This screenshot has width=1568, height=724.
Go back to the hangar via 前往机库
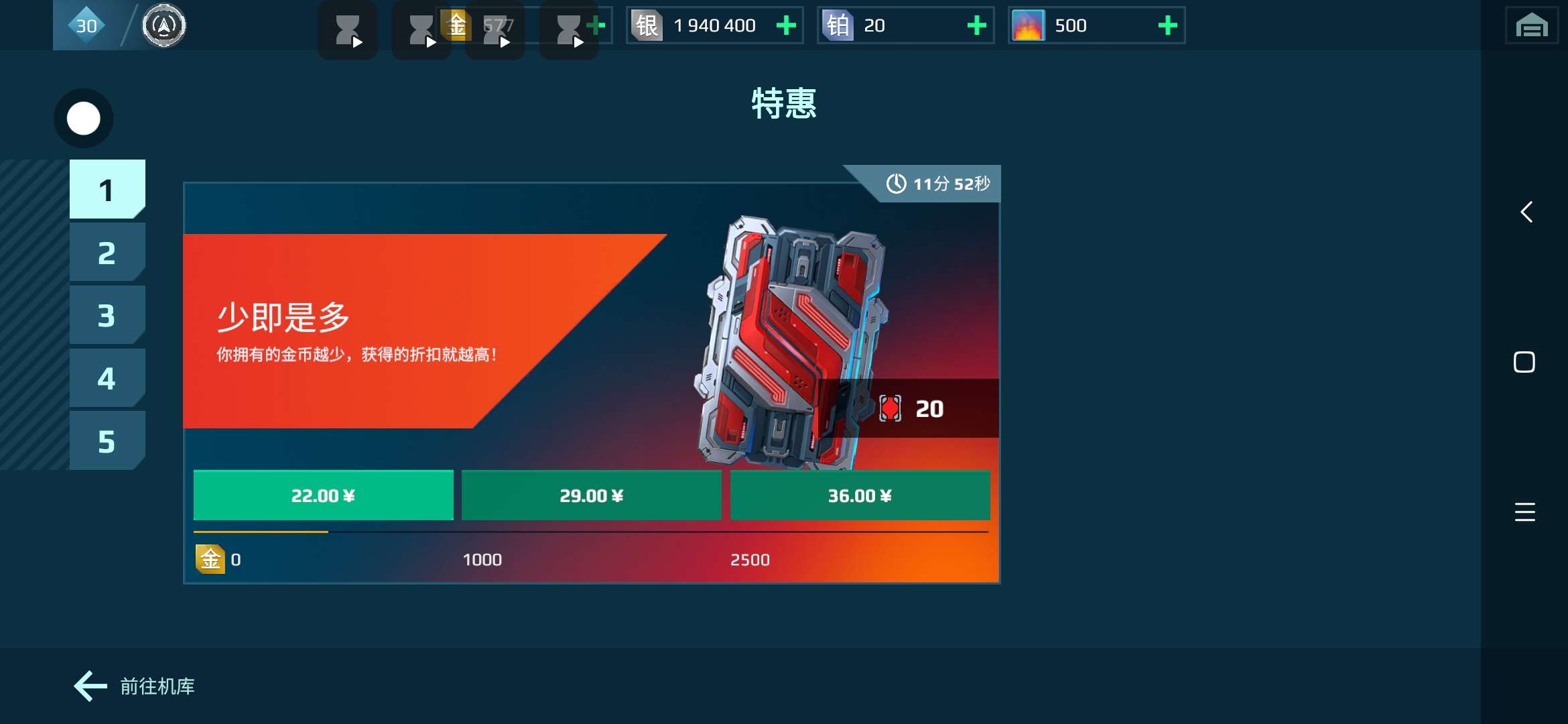[135, 686]
